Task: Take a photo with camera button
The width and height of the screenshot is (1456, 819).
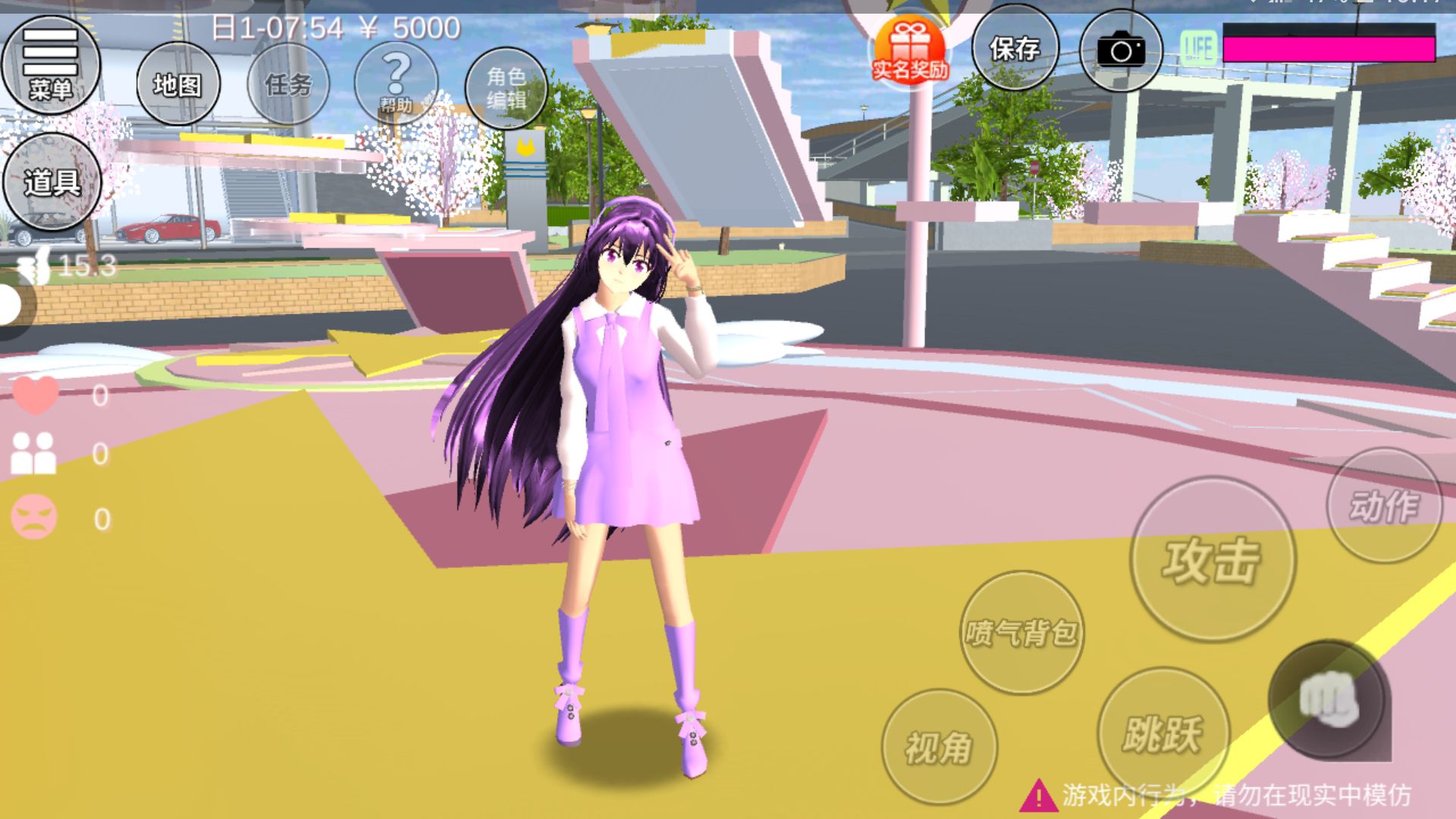Action: tap(1121, 52)
